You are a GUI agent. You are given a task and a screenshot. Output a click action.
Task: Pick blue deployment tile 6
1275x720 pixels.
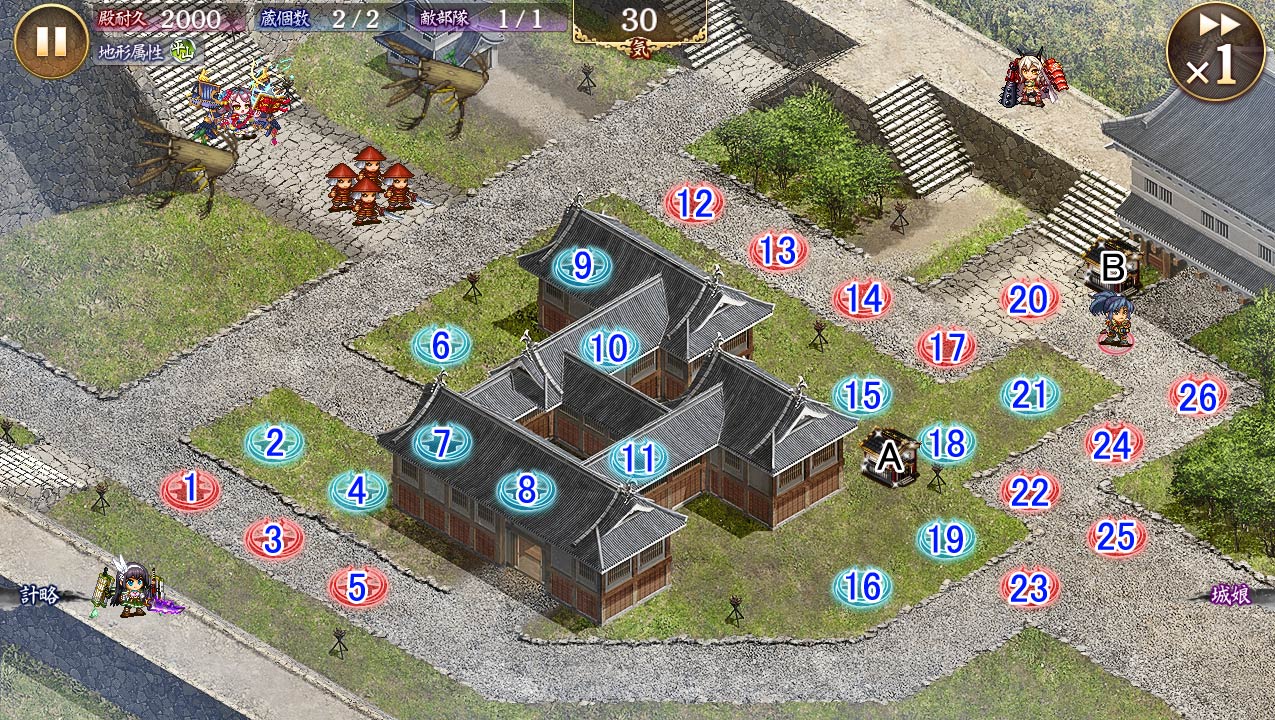point(441,346)
